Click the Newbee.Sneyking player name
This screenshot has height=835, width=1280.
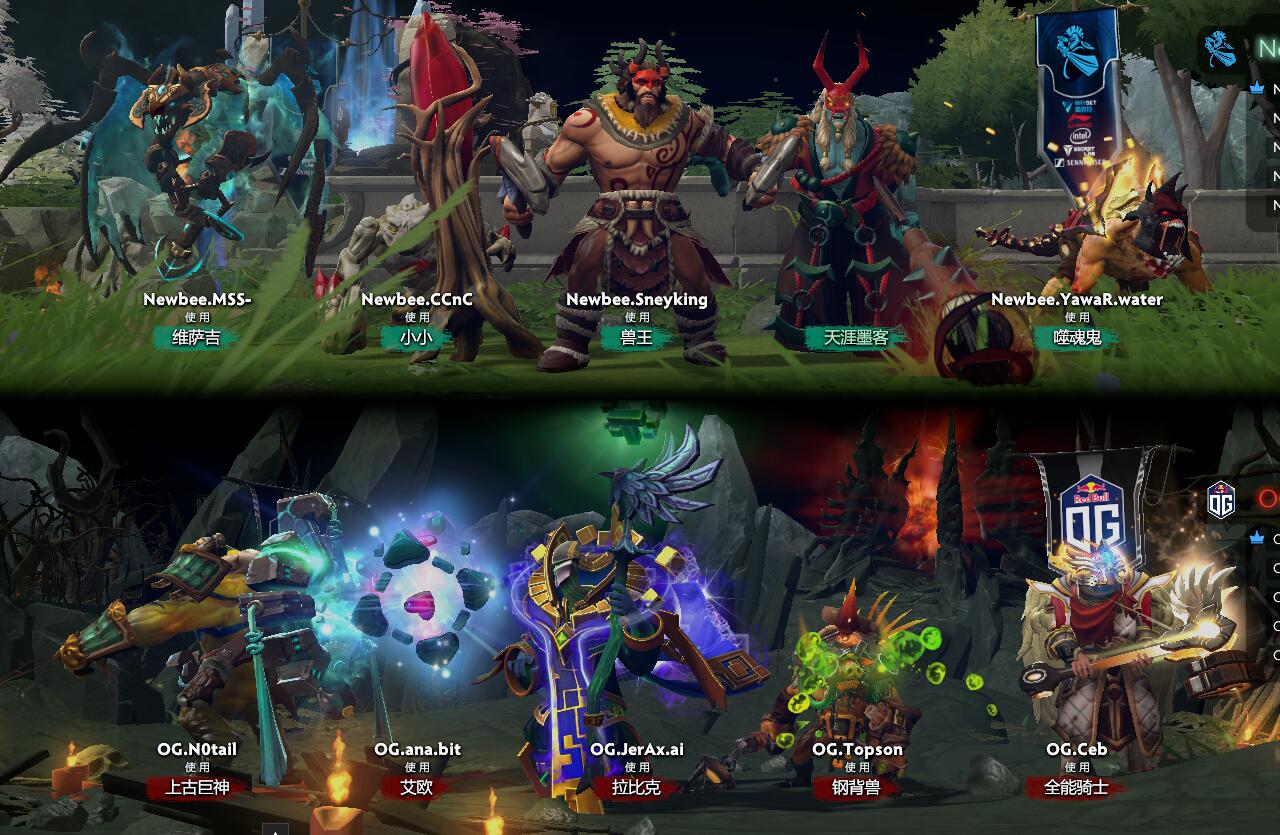(637, 299)
